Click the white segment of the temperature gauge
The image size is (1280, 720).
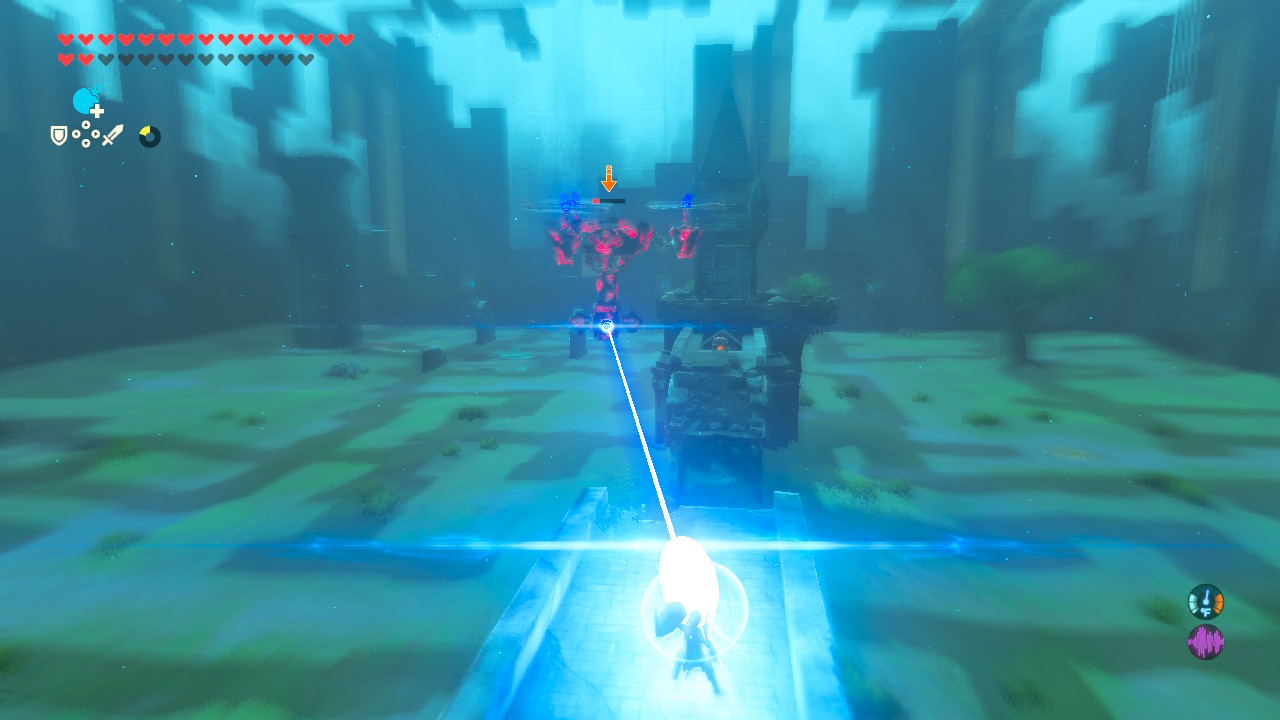(x=1192, y=602)
